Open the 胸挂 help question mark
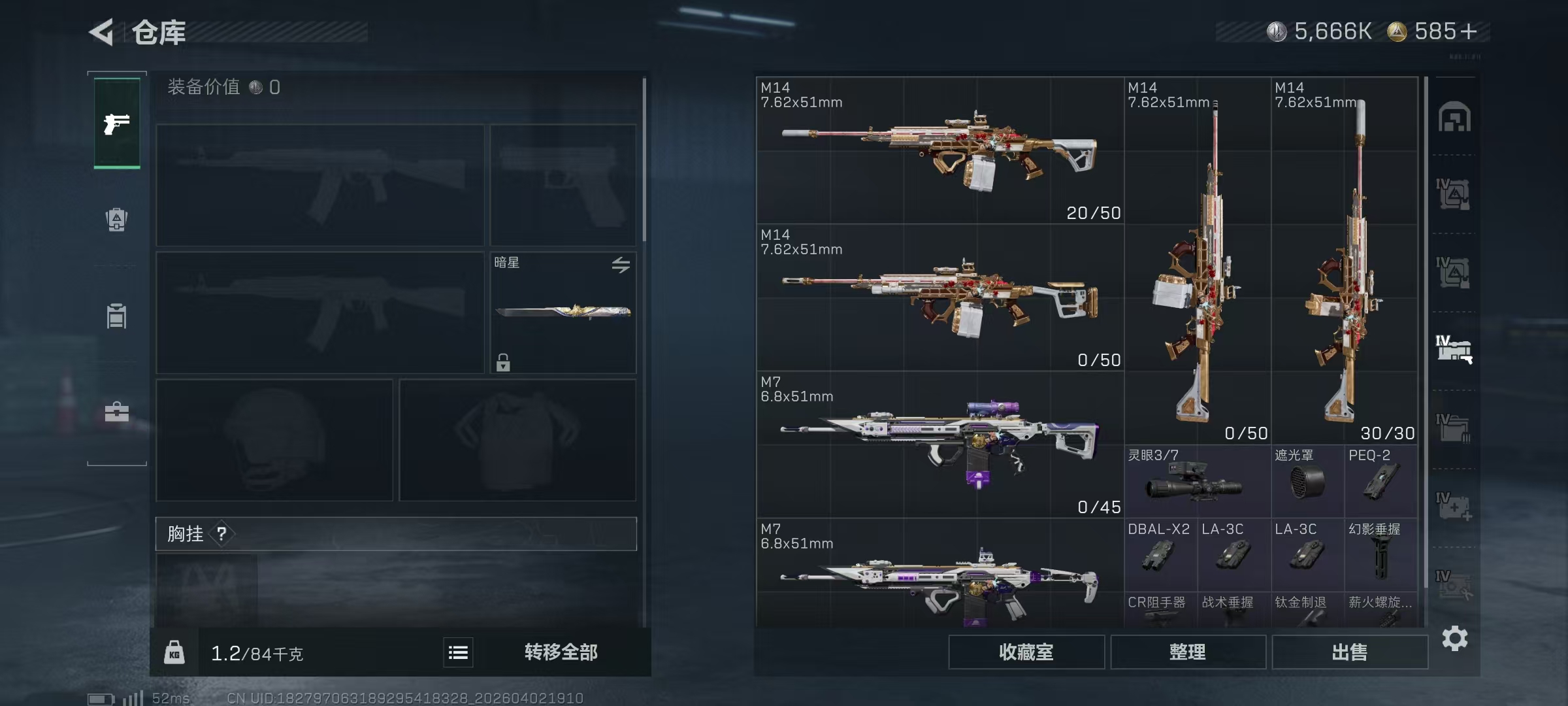The width and height of the screenshot is (1568, 706). (221, 534)
